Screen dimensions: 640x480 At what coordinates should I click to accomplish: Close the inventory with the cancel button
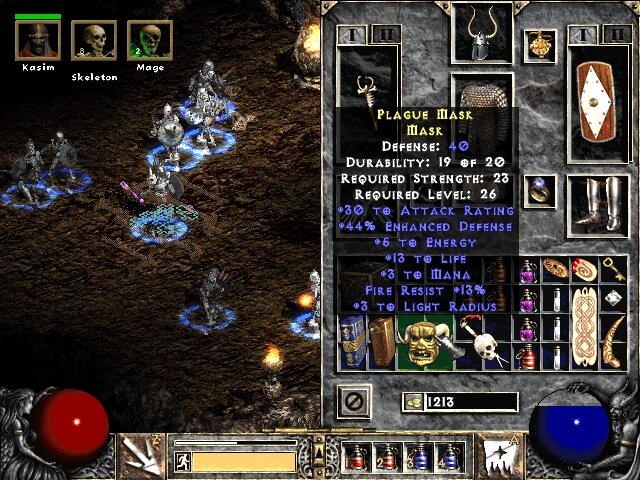pos(355,402)
